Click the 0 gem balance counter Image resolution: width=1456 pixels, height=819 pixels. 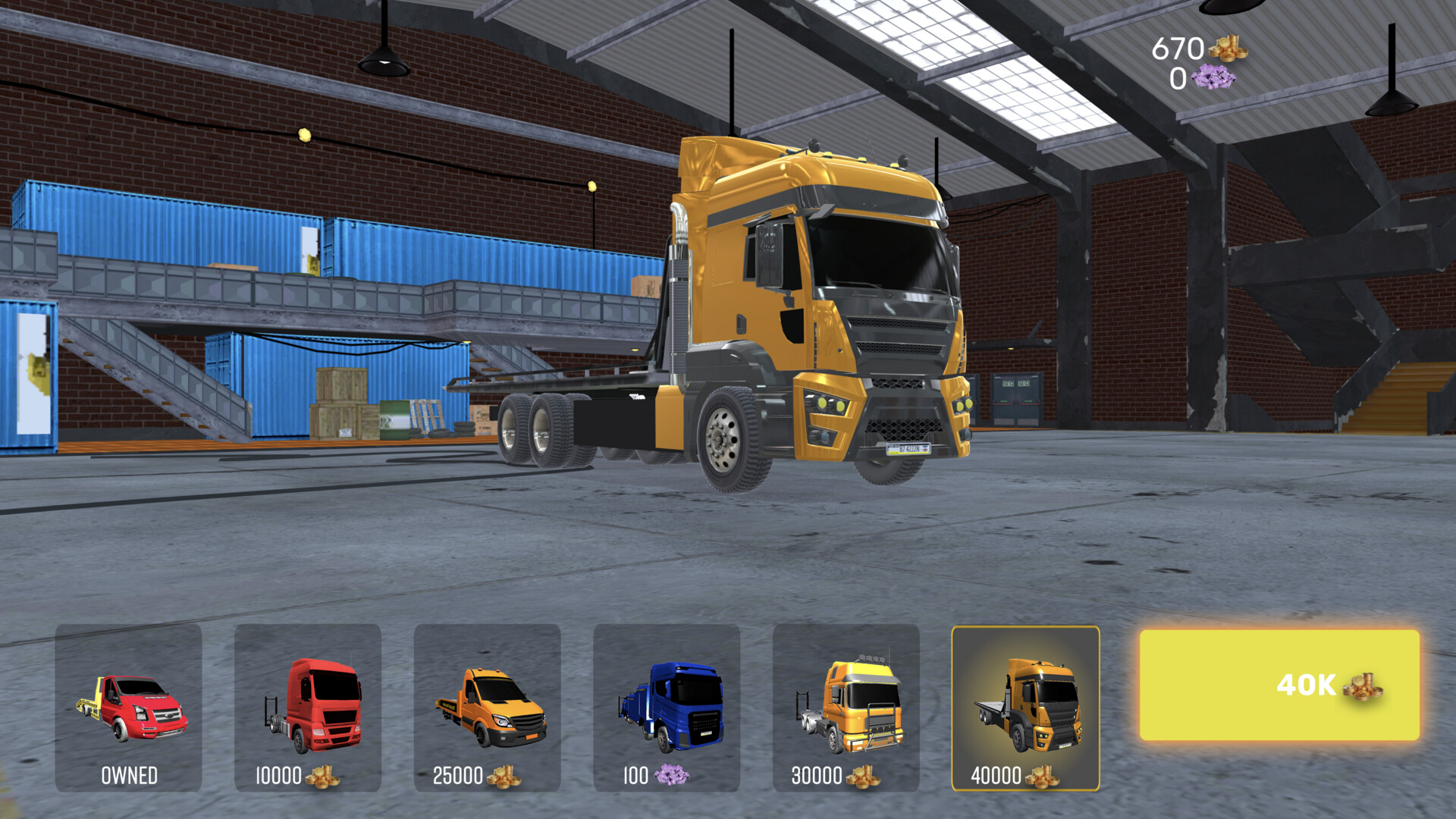1178,78
